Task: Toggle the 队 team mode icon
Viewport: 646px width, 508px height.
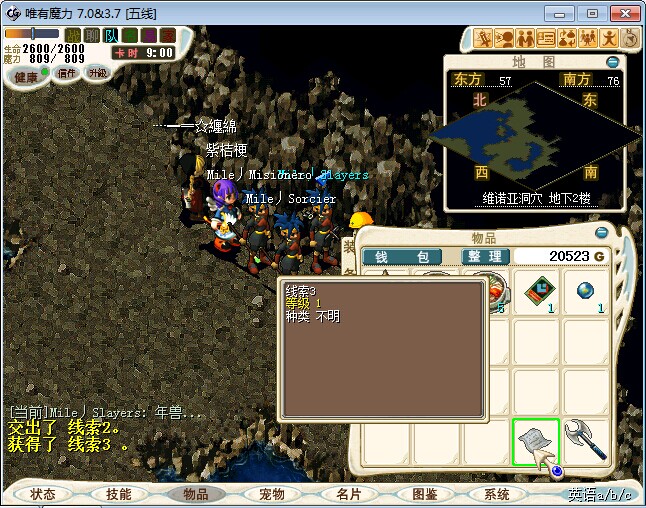Action: point(110,35)
